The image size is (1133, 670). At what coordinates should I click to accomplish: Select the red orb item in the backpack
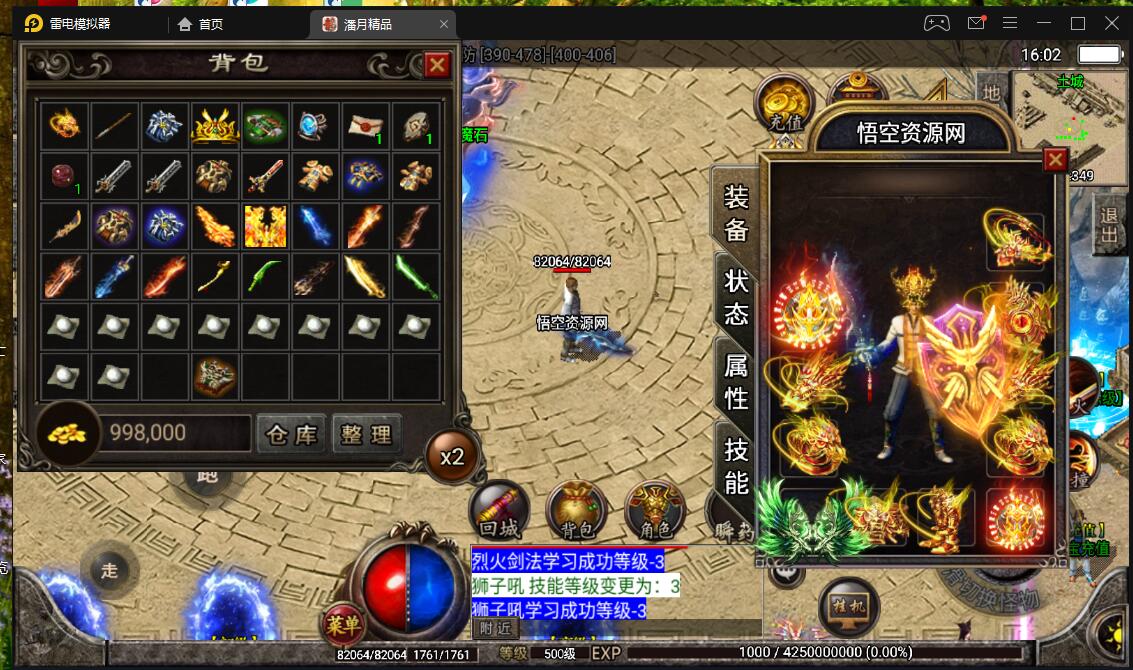click(x=64, y=176)
